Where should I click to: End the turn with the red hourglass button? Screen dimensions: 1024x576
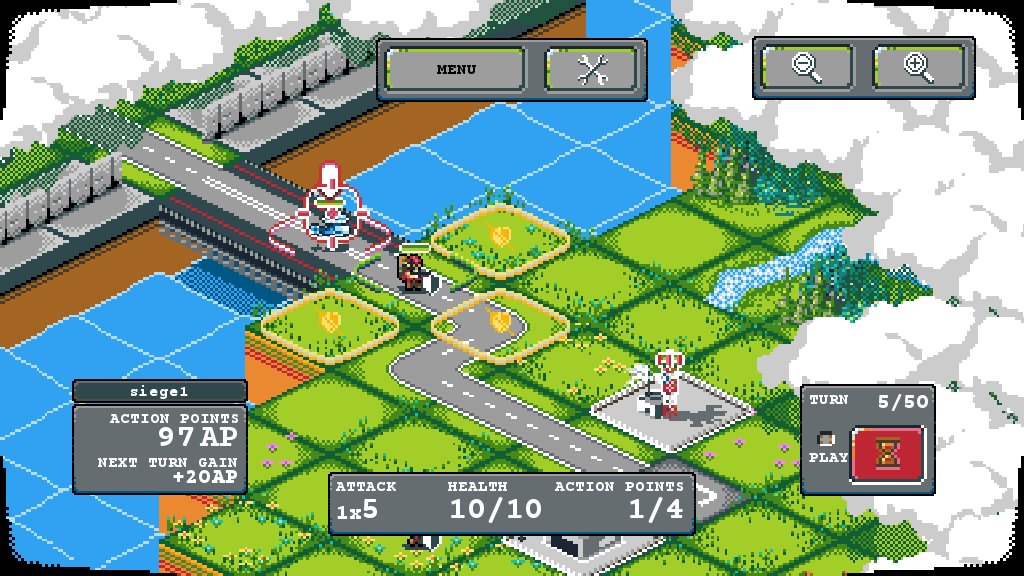(x=887, y=456)
